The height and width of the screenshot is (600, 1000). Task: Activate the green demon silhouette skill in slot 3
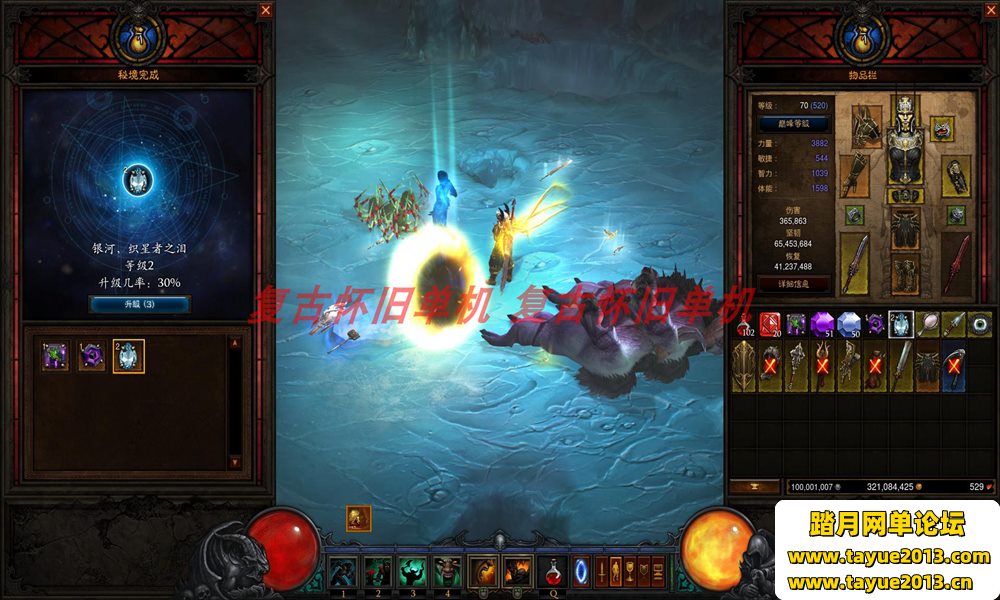(x=412, y=572)
